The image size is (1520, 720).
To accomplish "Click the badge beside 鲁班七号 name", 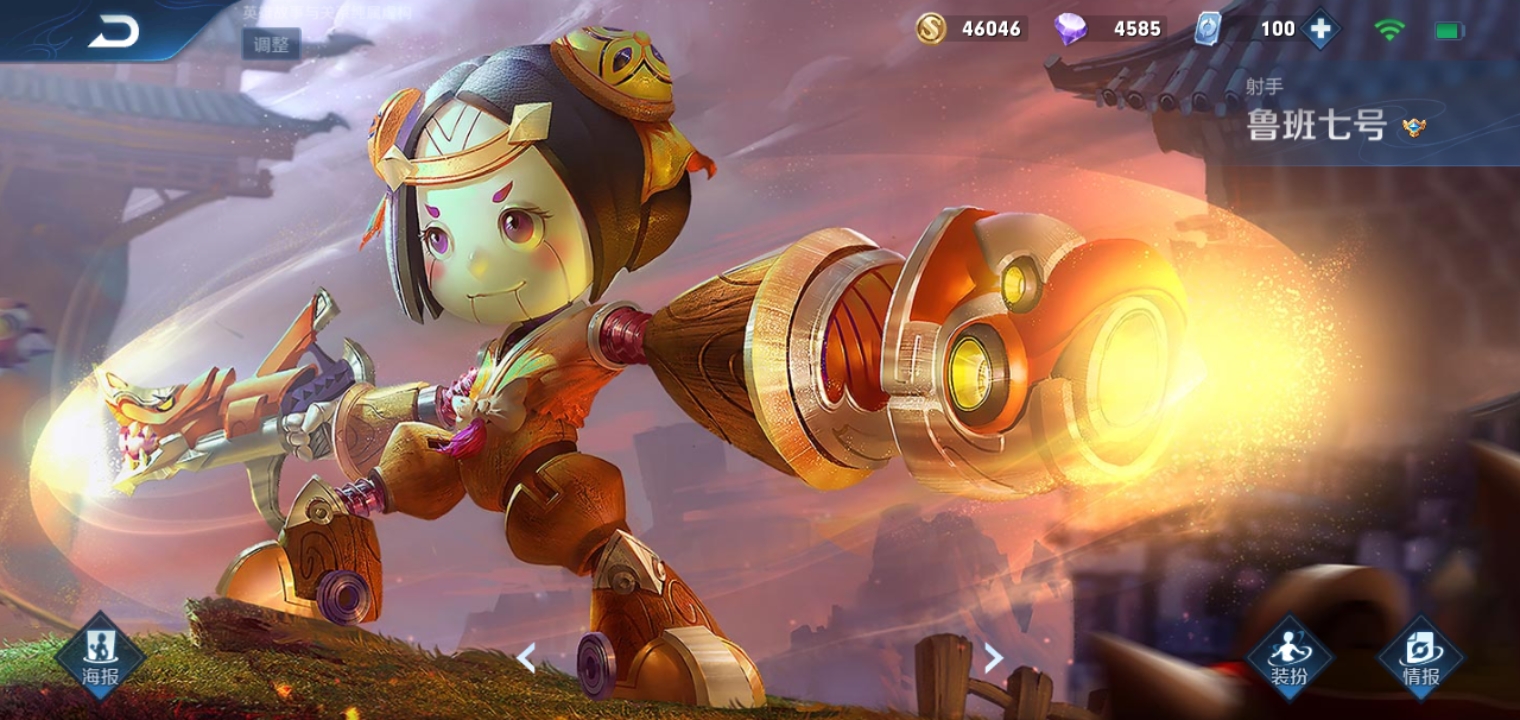I will pos(1413,127).
